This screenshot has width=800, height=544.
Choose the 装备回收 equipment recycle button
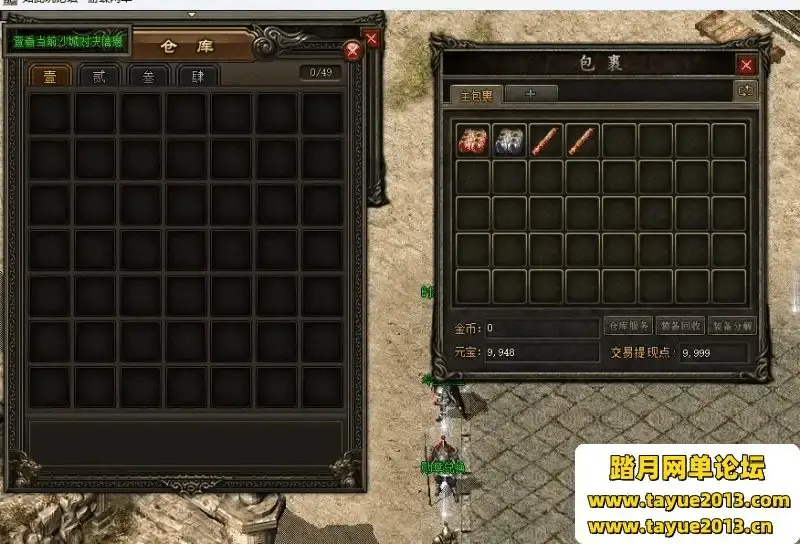point(681,326)
